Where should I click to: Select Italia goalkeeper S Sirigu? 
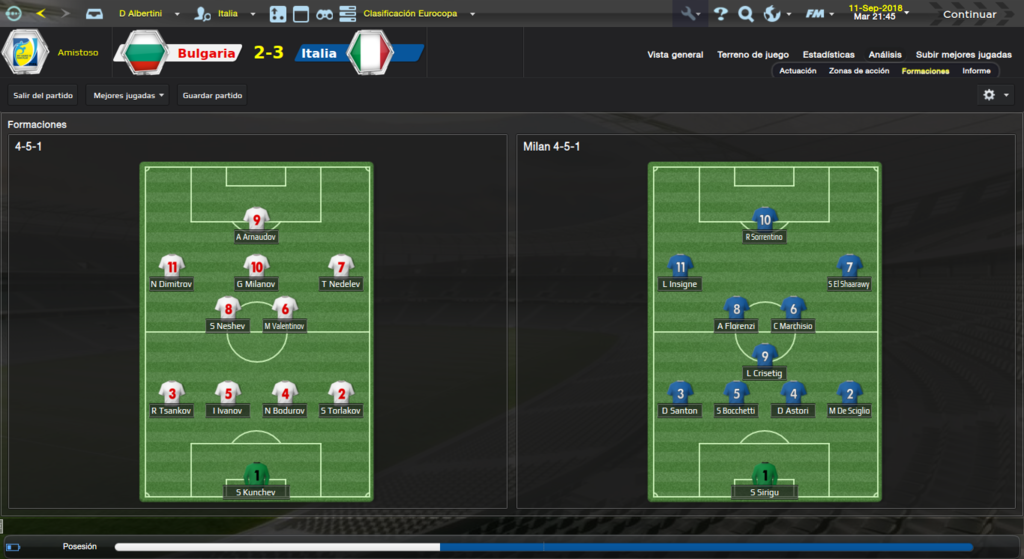point(765,479)
